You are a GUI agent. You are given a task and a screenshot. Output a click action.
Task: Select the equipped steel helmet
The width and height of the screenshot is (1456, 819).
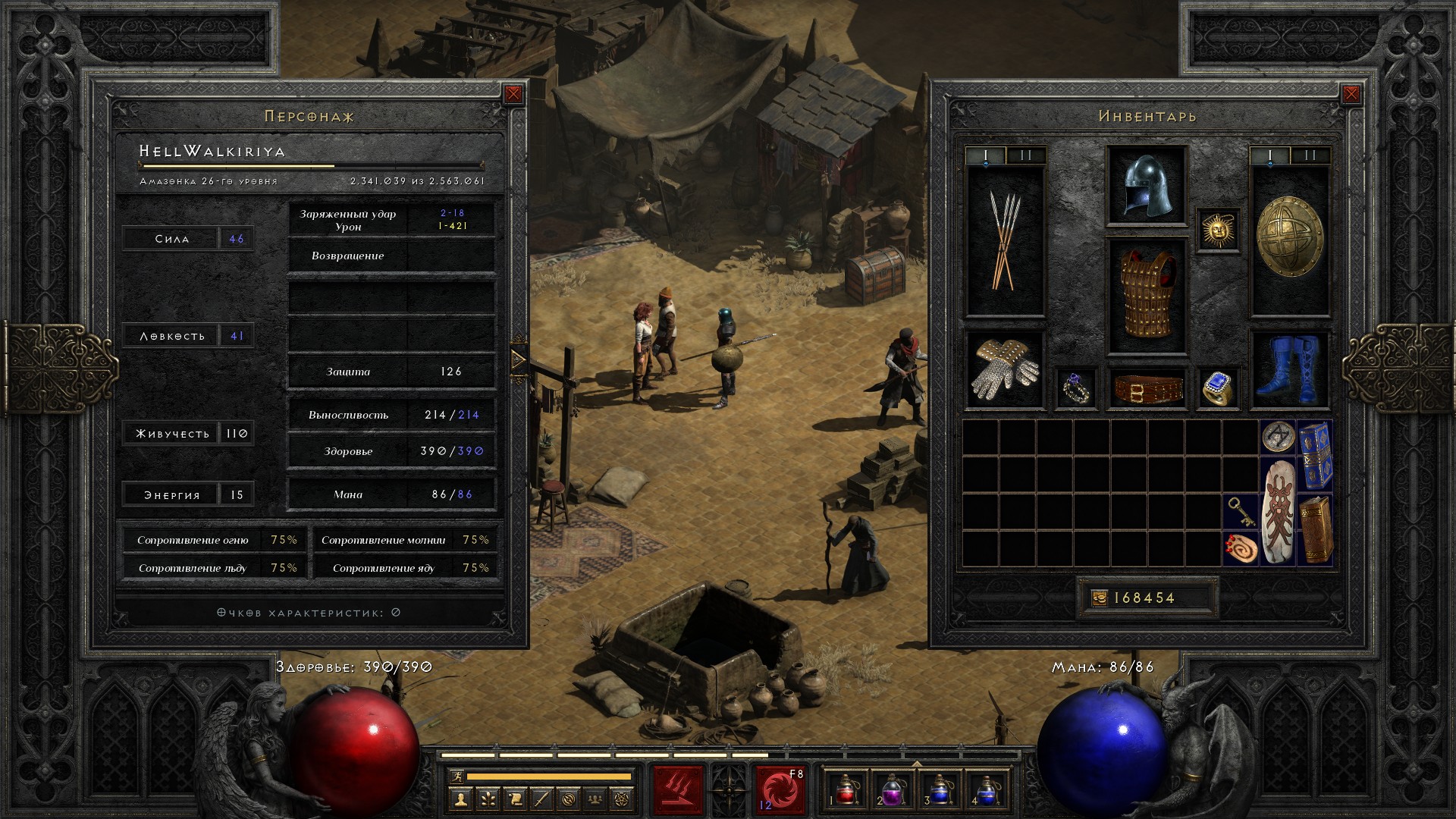pyautogui.click(x=1147, y=187)
